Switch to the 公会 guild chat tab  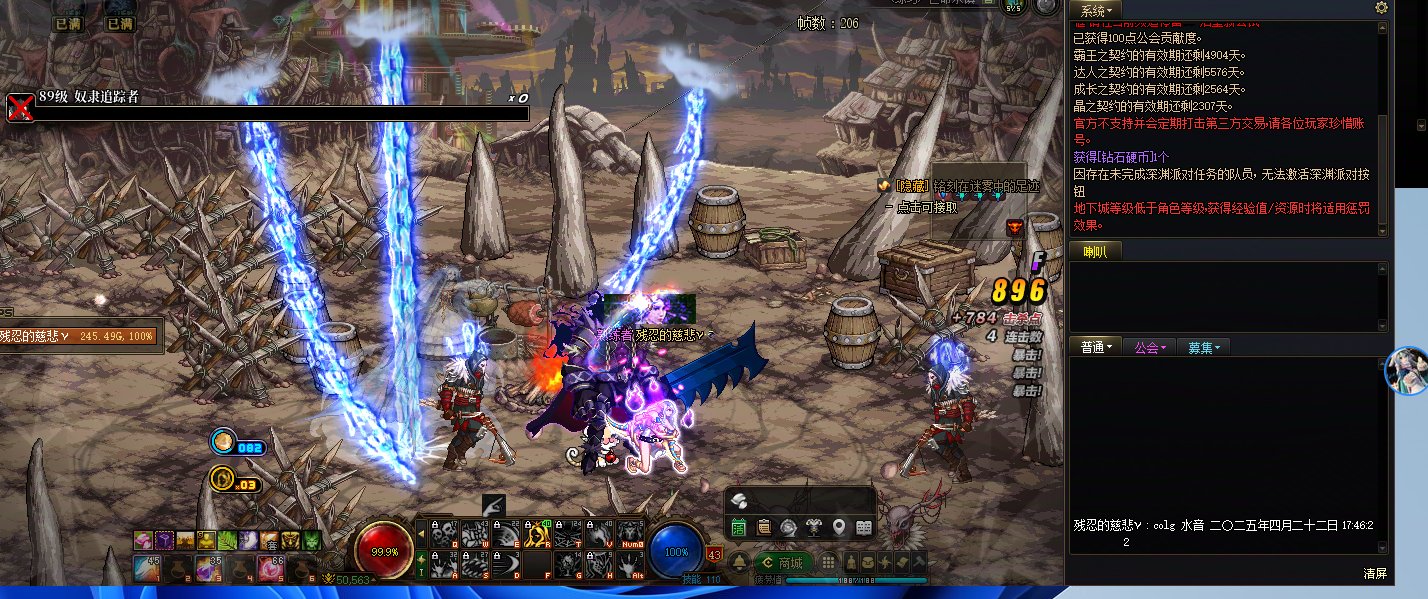(x=1149, y=347)
